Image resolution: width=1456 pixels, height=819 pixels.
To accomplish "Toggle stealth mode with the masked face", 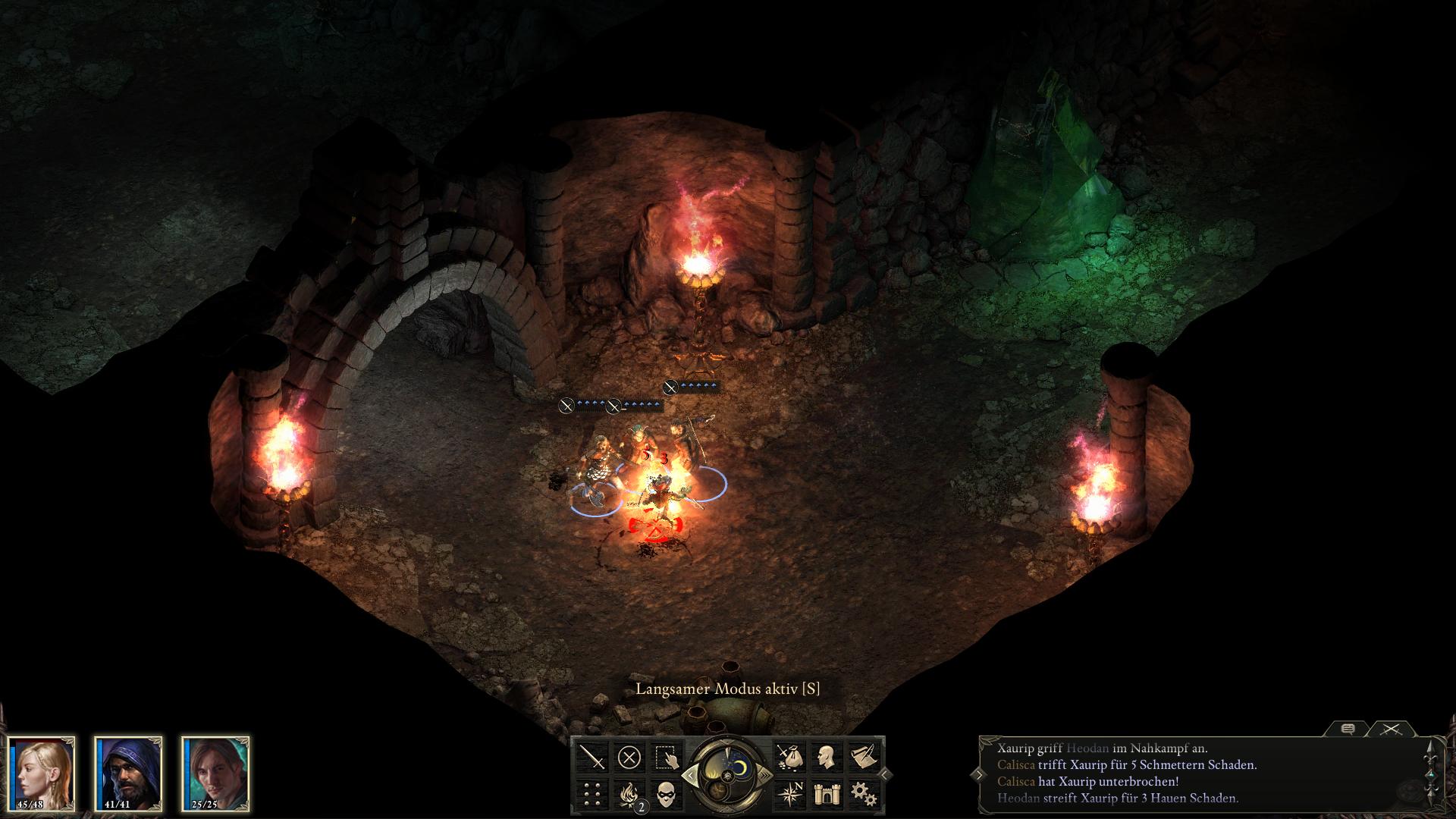I will click(666, 794).
